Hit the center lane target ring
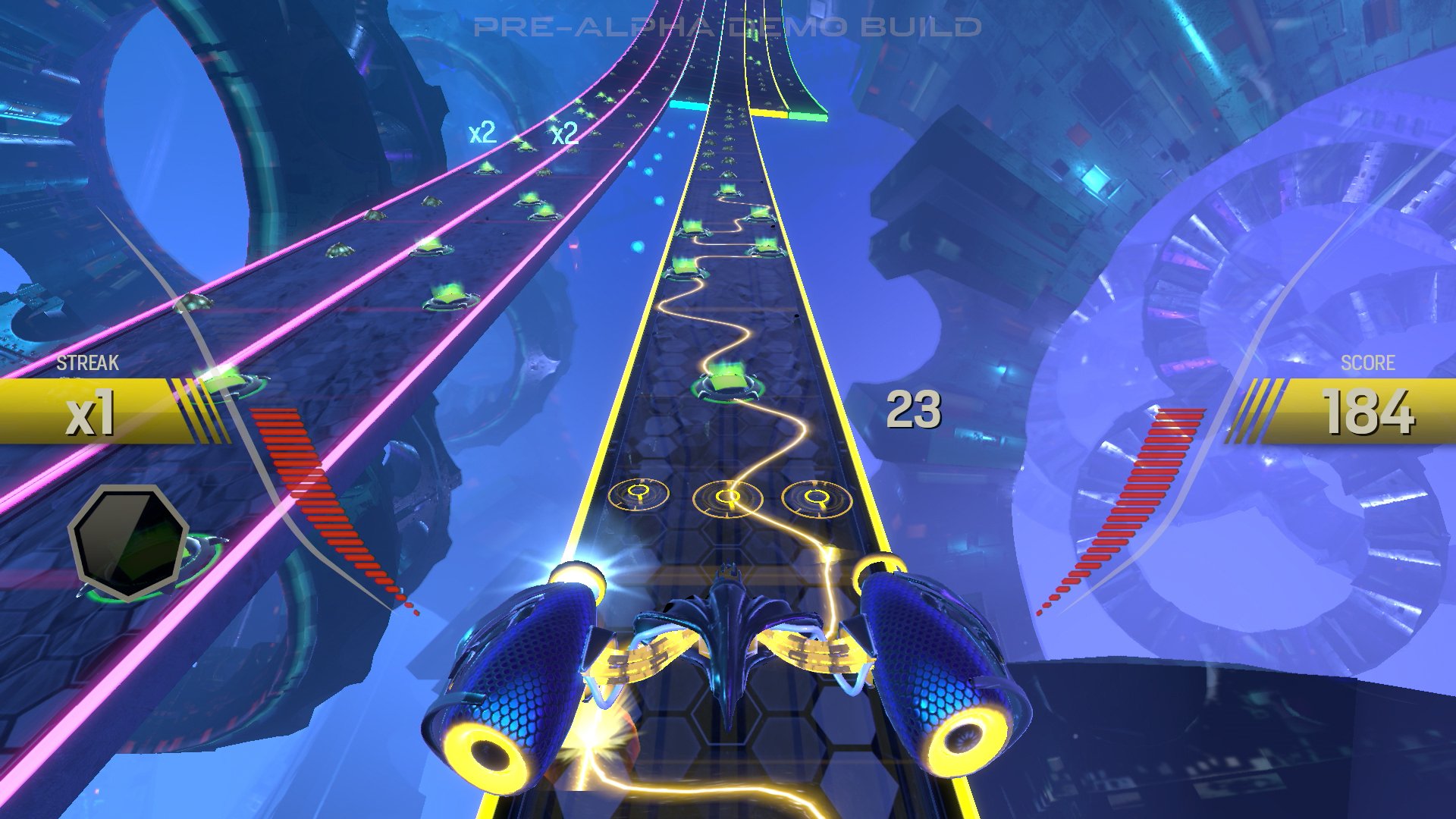 (728, 497)
